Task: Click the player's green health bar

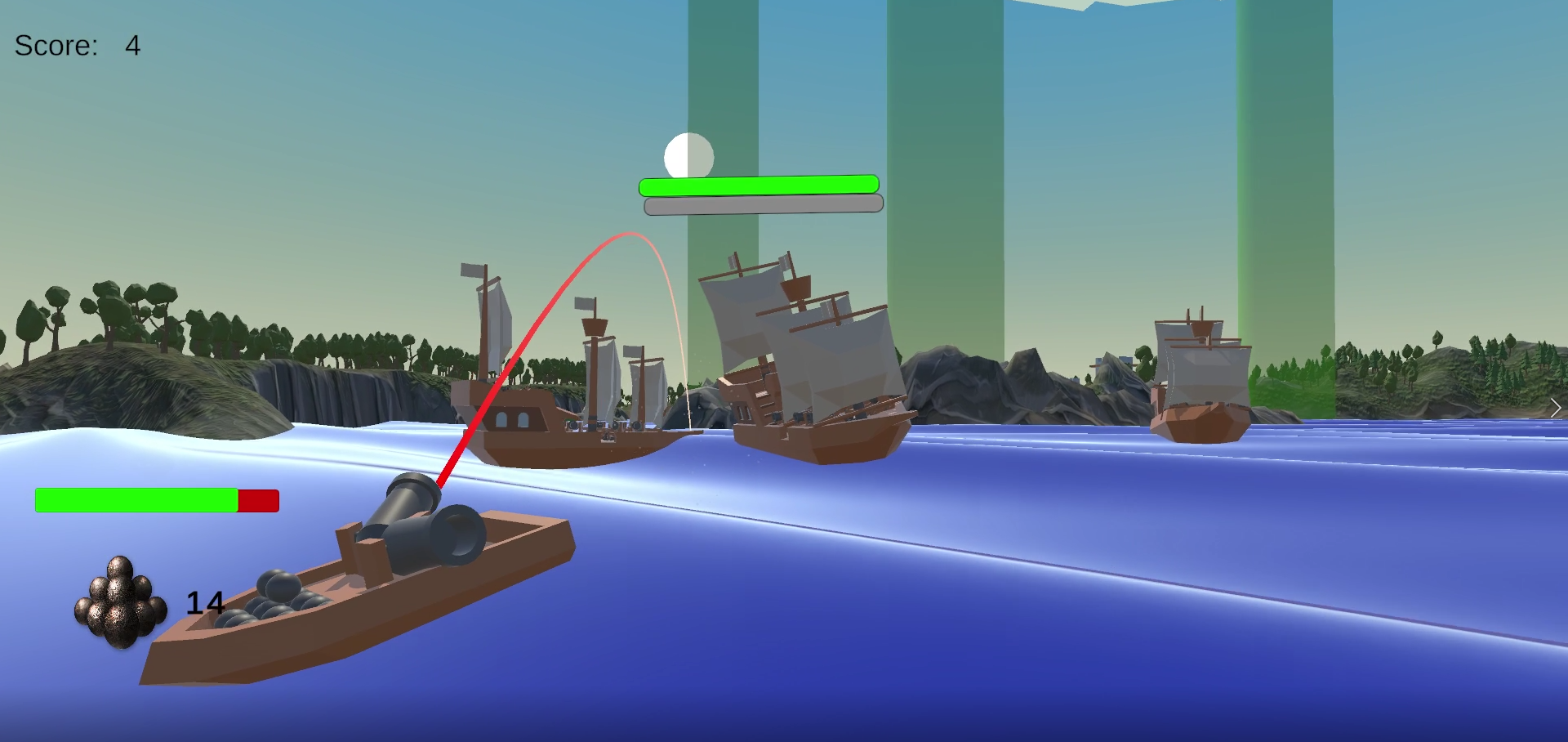Action: click(x=135, y=499)
